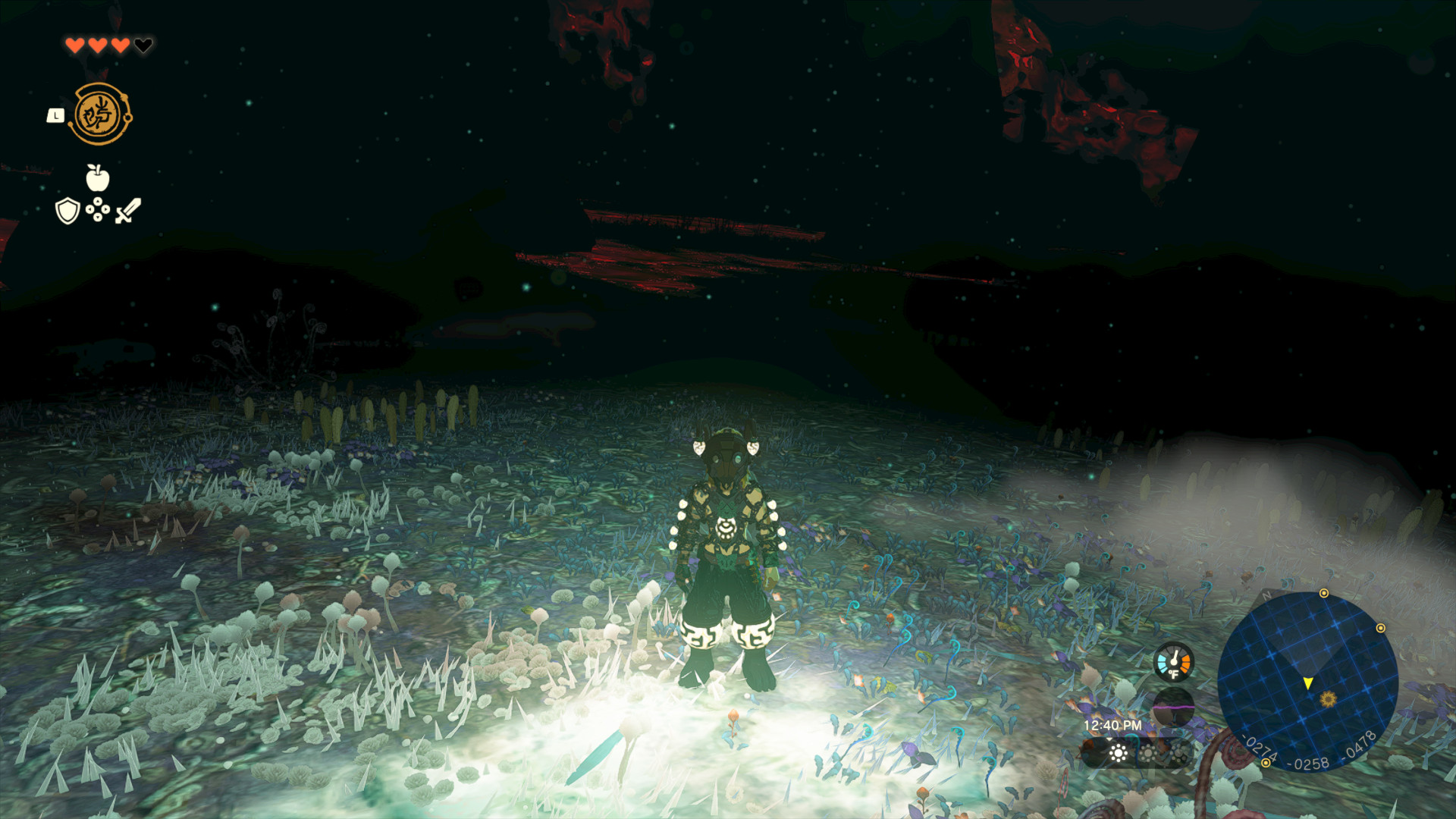This screenshot has width=1456, height=819.
Task: Select the shield icon in the HUD
Action: [x=67, y=211]
